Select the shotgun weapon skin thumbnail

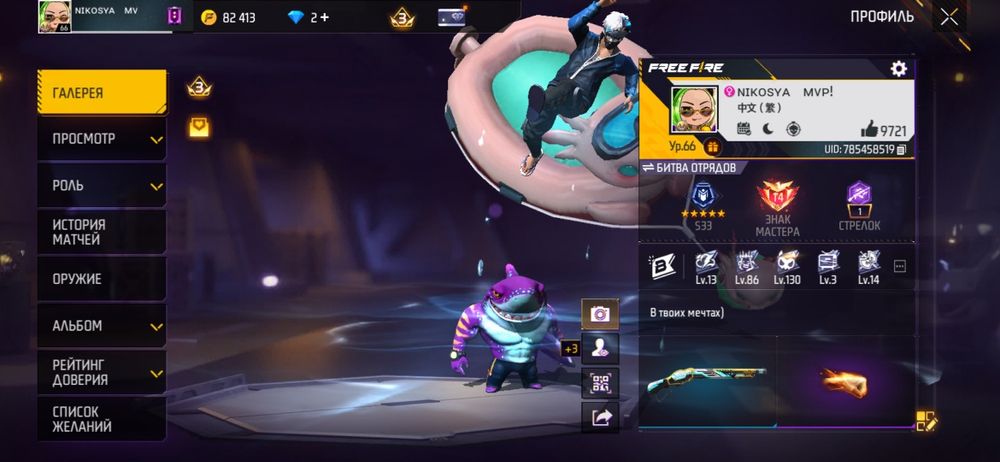point(706,381)
